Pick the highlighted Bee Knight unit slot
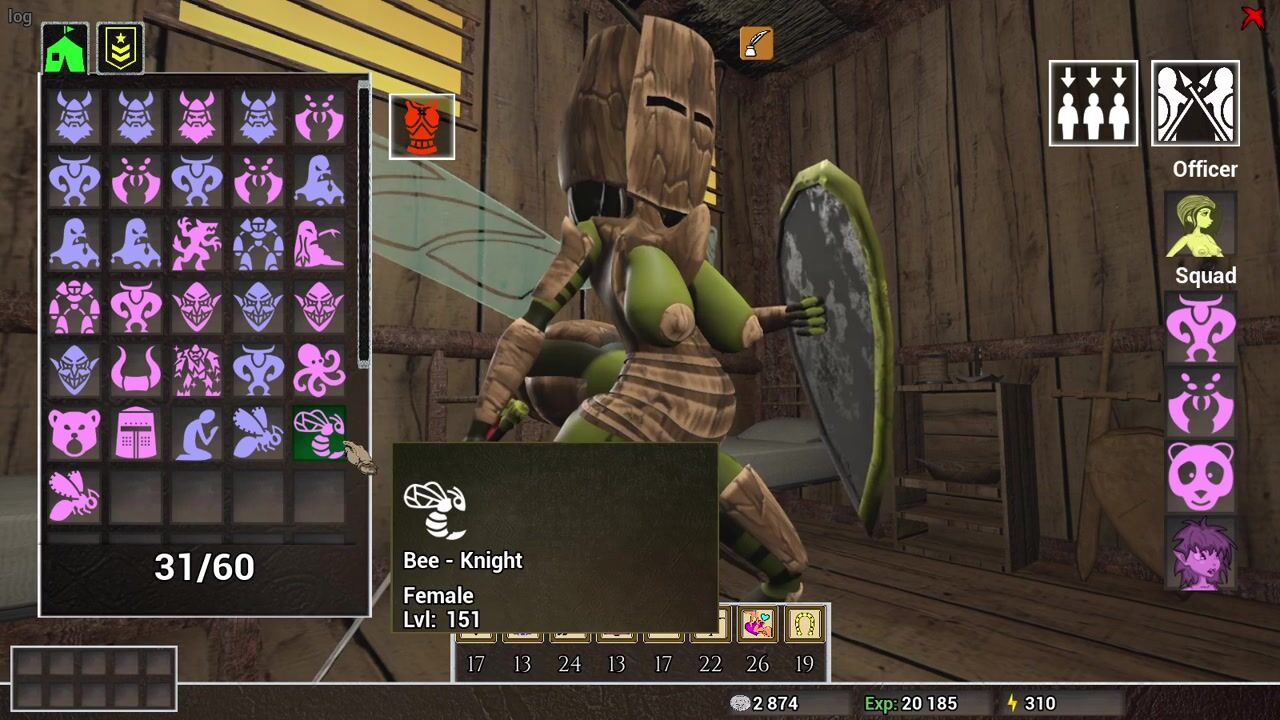The width and height of the screenshot is (1280, 720). click(x=319, y=432)
